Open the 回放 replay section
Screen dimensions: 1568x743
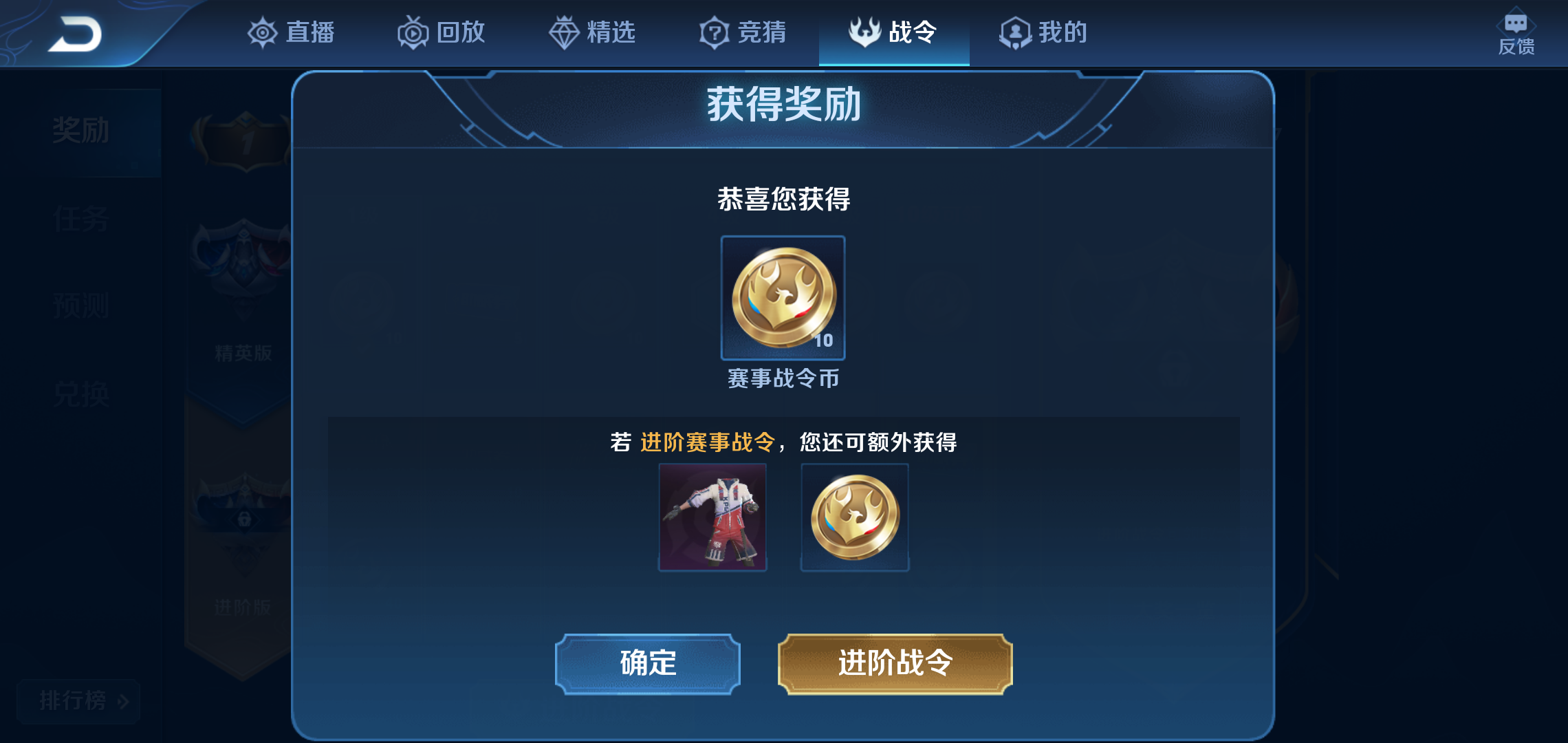tap(440, 31)
